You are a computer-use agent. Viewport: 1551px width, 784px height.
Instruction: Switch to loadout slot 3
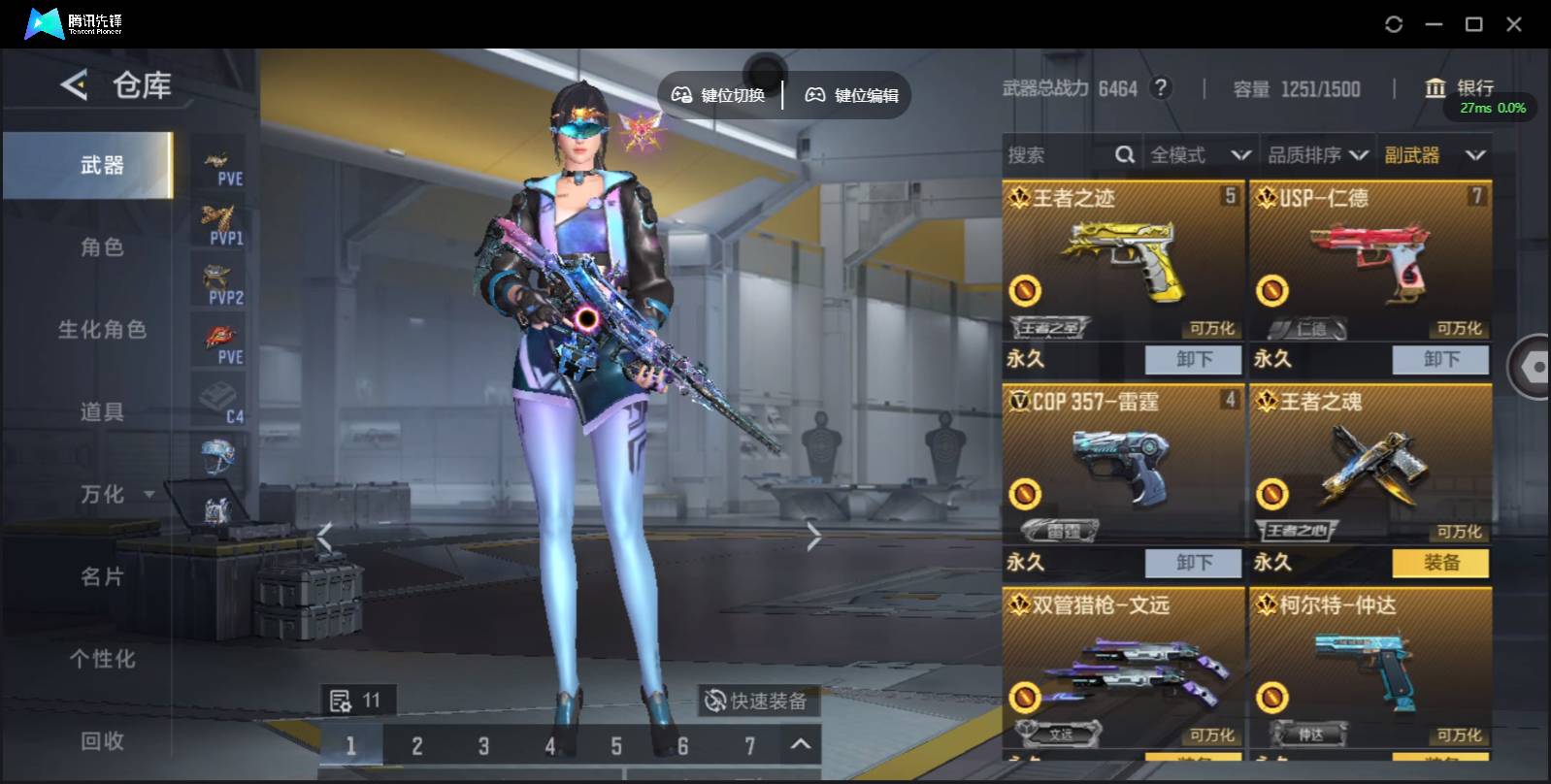coord(483,746)
